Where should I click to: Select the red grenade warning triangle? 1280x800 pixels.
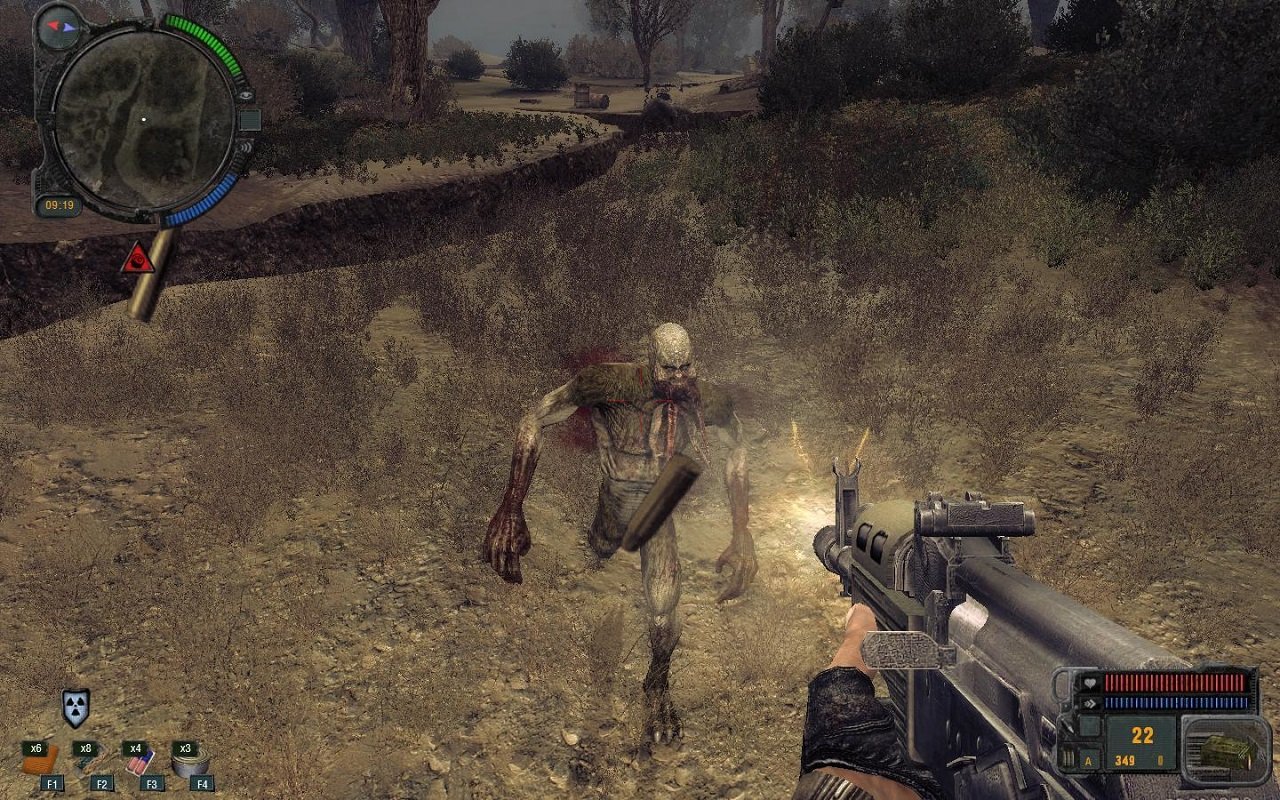[x=138, y=258]
